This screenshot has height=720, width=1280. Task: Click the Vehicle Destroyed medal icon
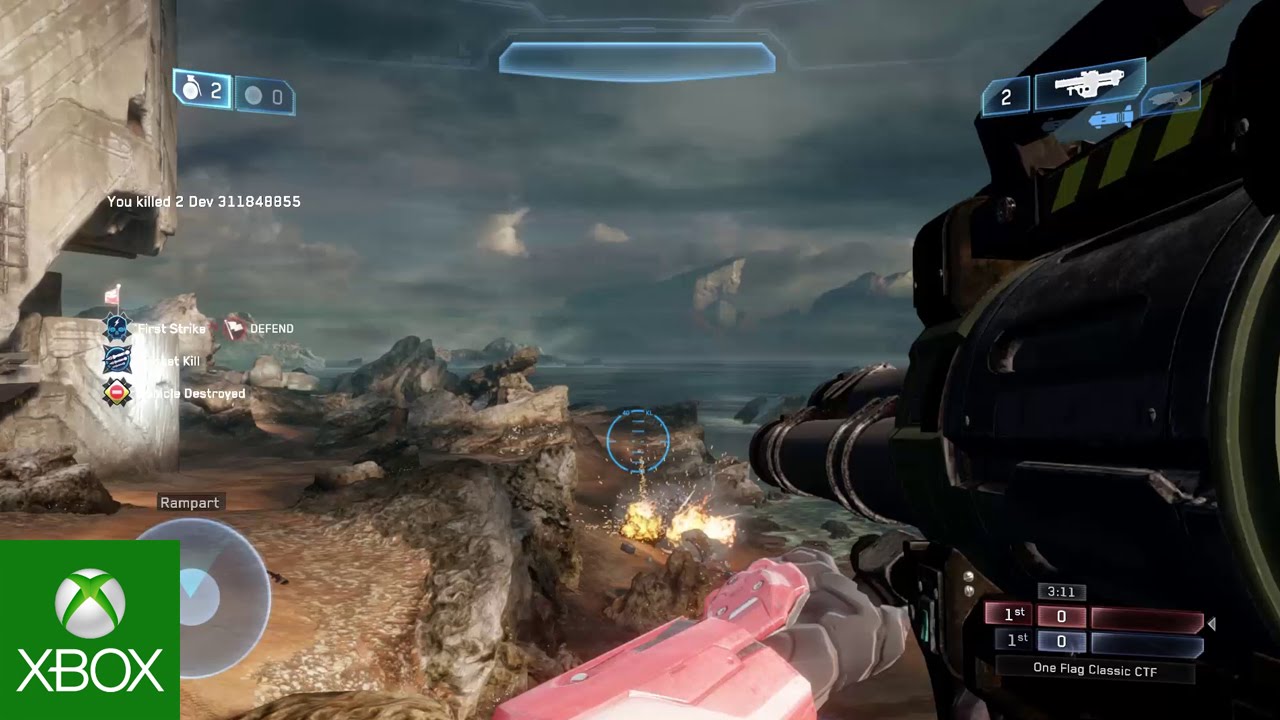(x=117, y=393)
